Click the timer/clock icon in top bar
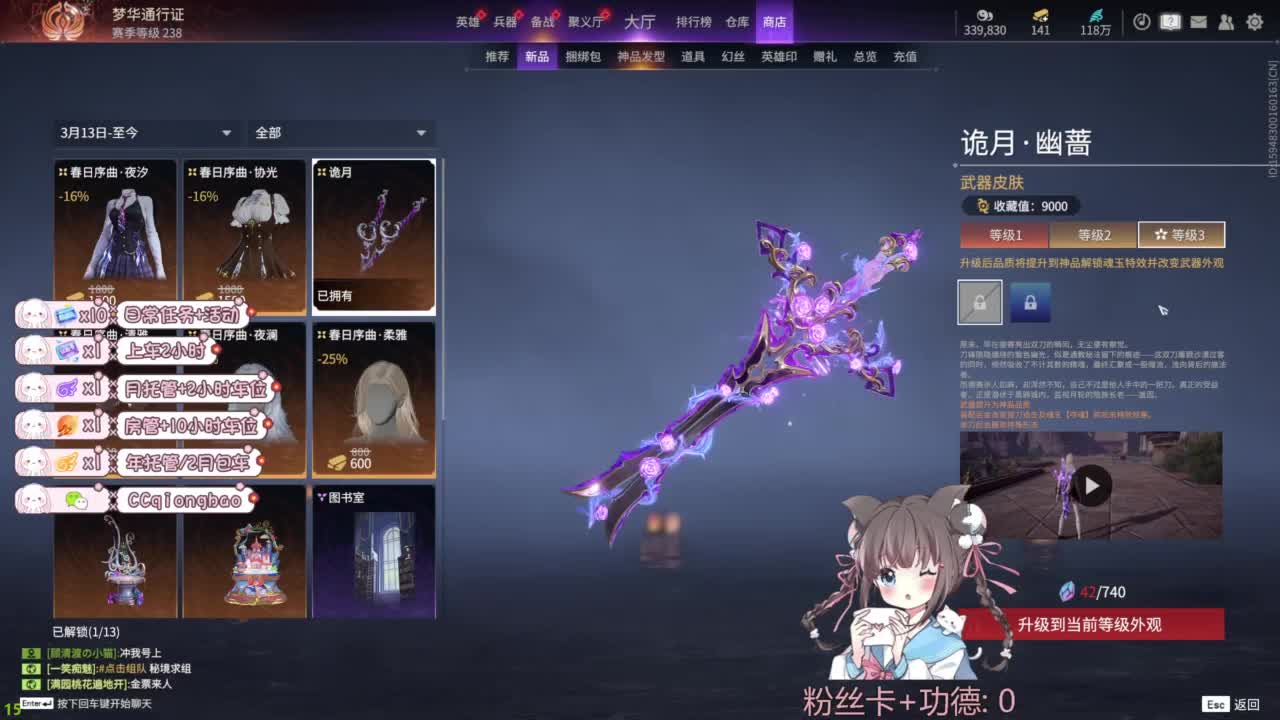This screenshot has height=720, width=1280. 1142,22
